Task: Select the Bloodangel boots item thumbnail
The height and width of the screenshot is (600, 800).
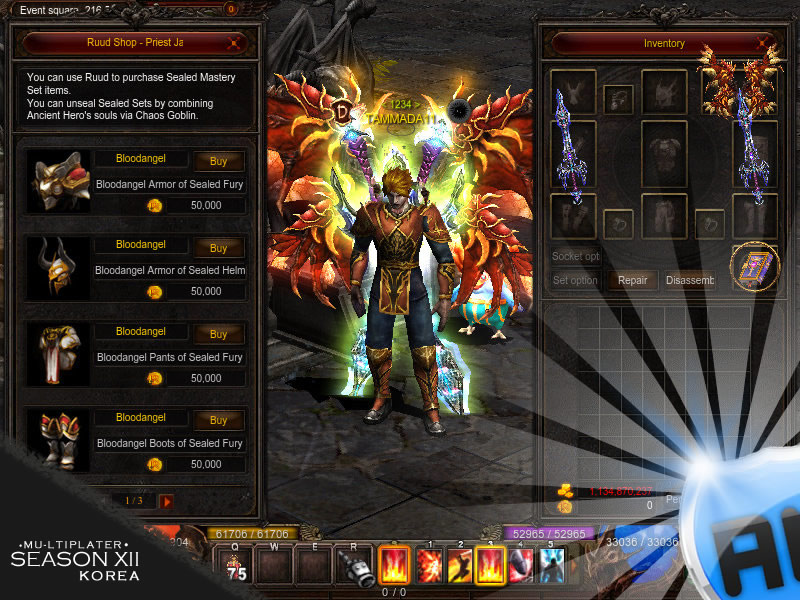Action: coord(59,440)
